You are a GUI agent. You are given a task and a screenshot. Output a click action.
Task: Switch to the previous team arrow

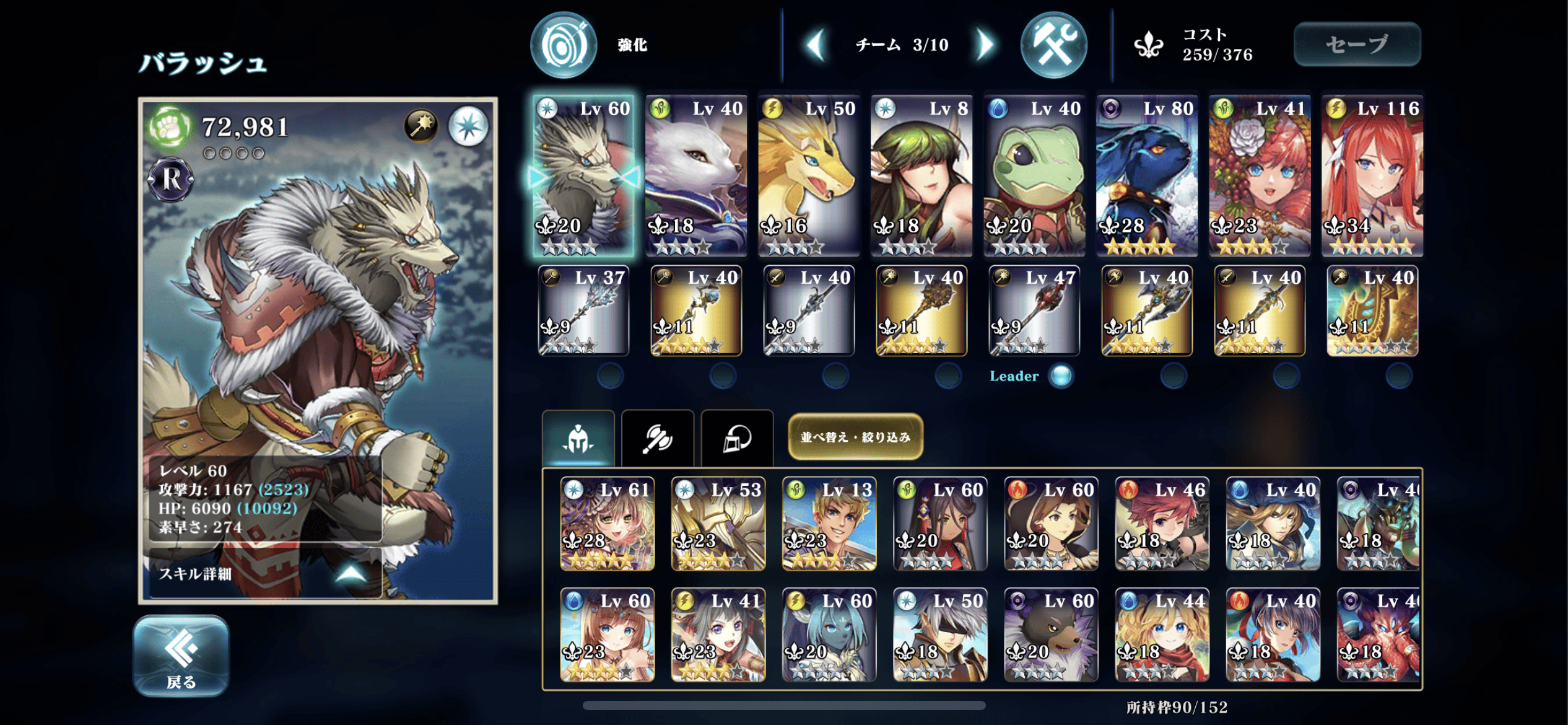click(x=816, y=45)
